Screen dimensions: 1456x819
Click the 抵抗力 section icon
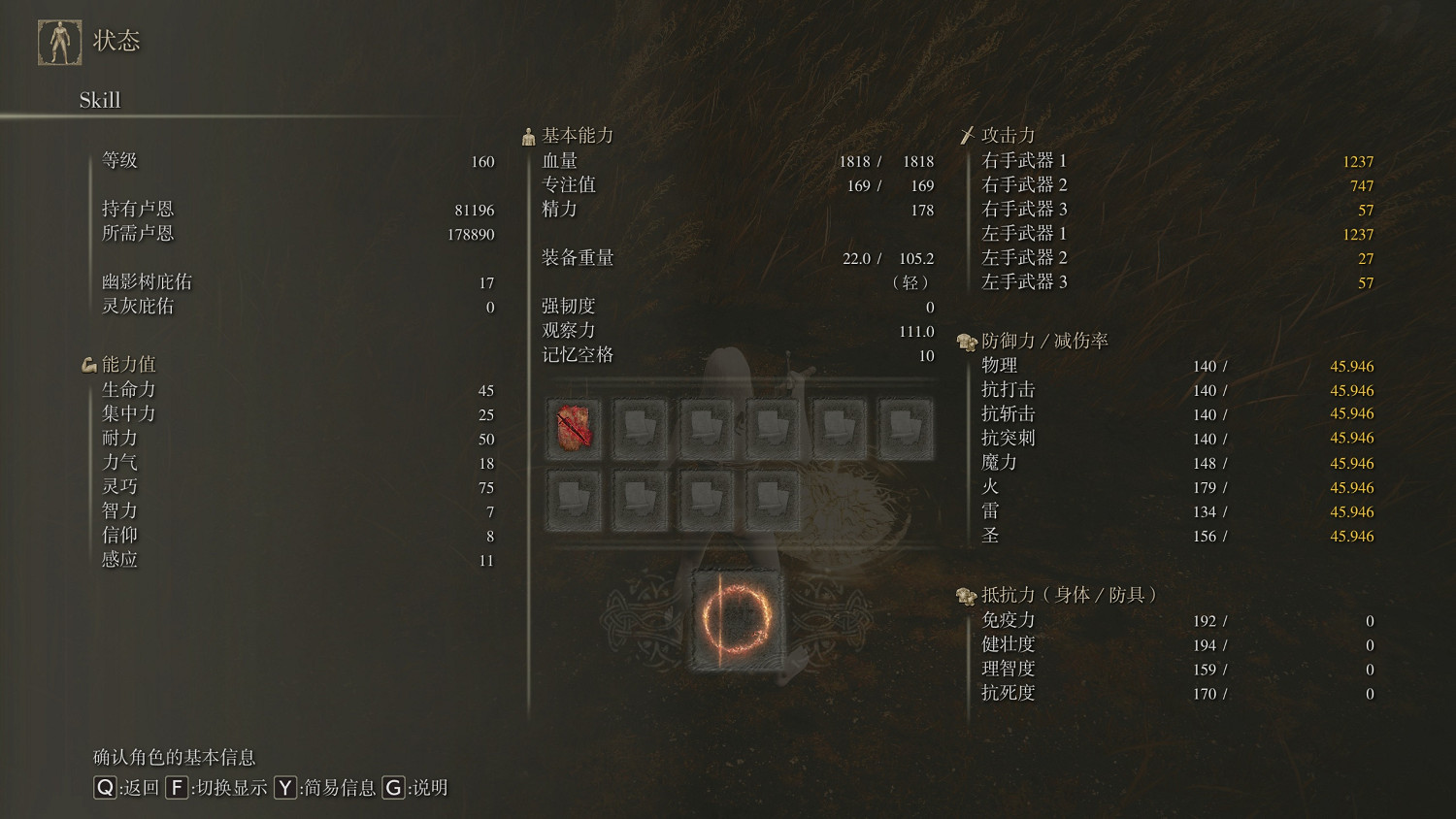(x=965, y=597)
